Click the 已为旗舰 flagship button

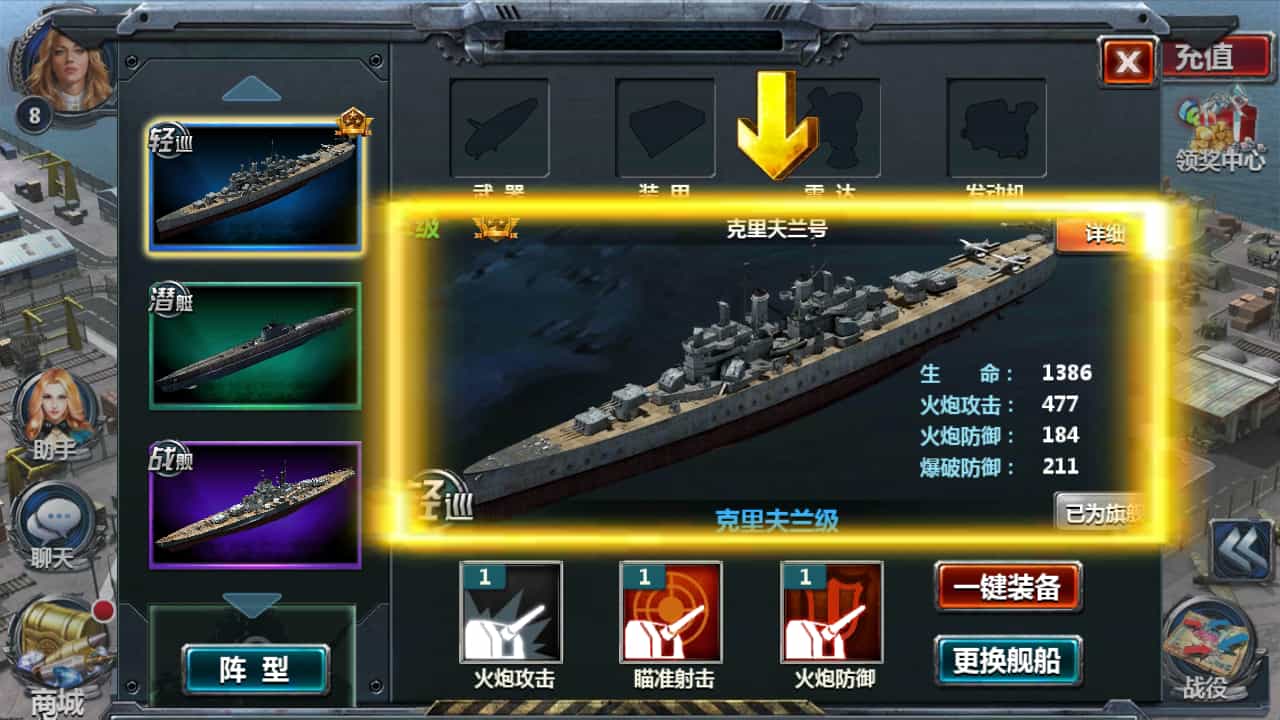pyautogui.click(x=1100, y=513)
